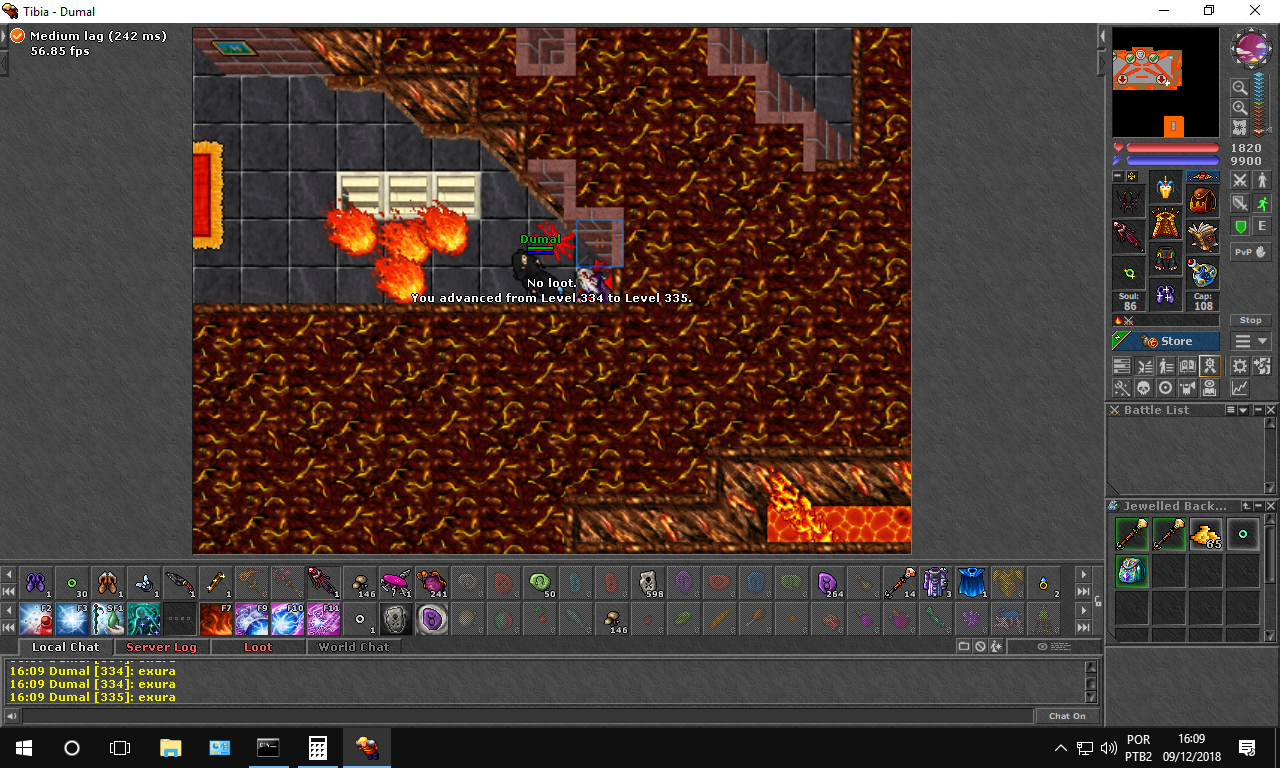Use the F7 fire spell hotkey
This screenshot has width=1280, height=768.
215,619
